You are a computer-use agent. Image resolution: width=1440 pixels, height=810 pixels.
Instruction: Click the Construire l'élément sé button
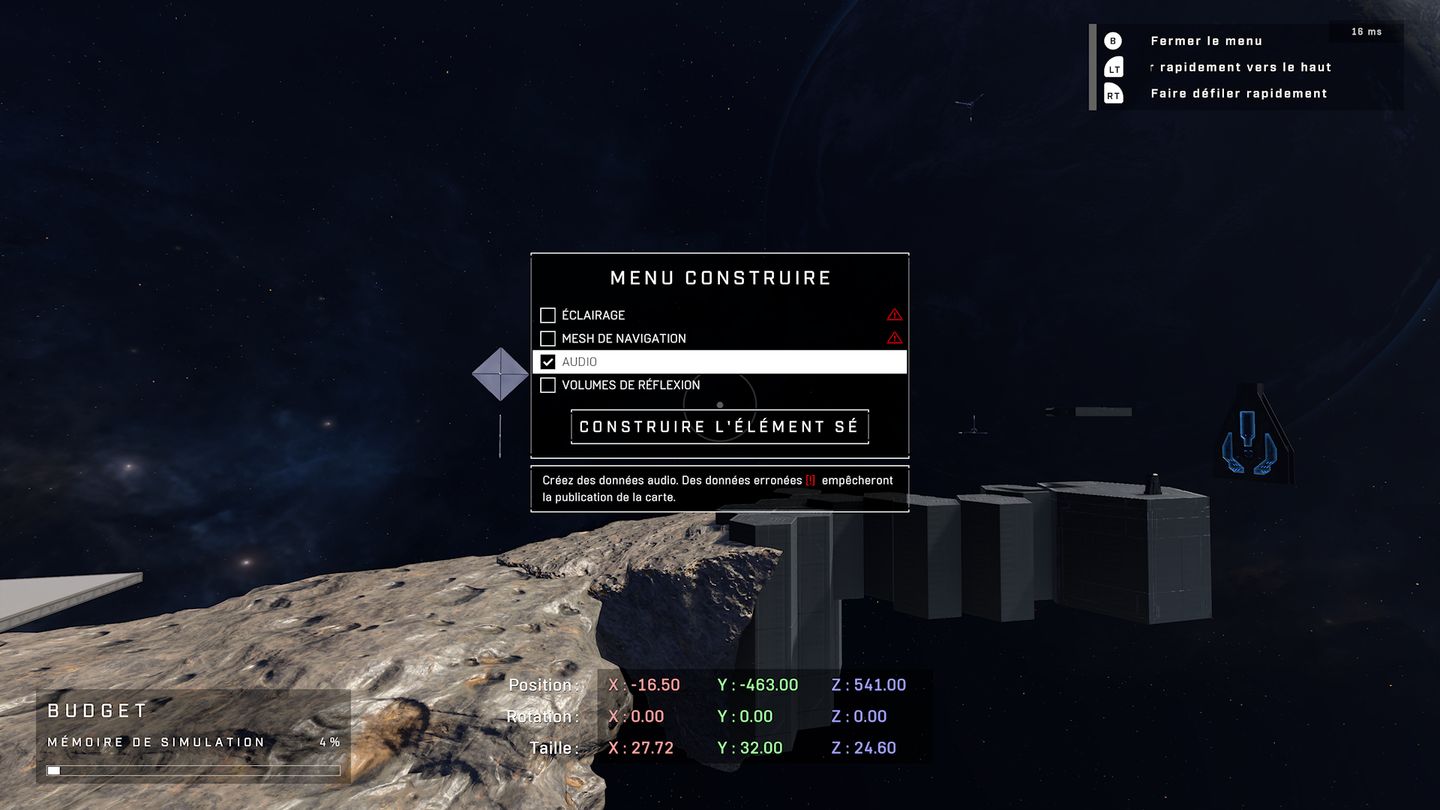pos(719,427)
